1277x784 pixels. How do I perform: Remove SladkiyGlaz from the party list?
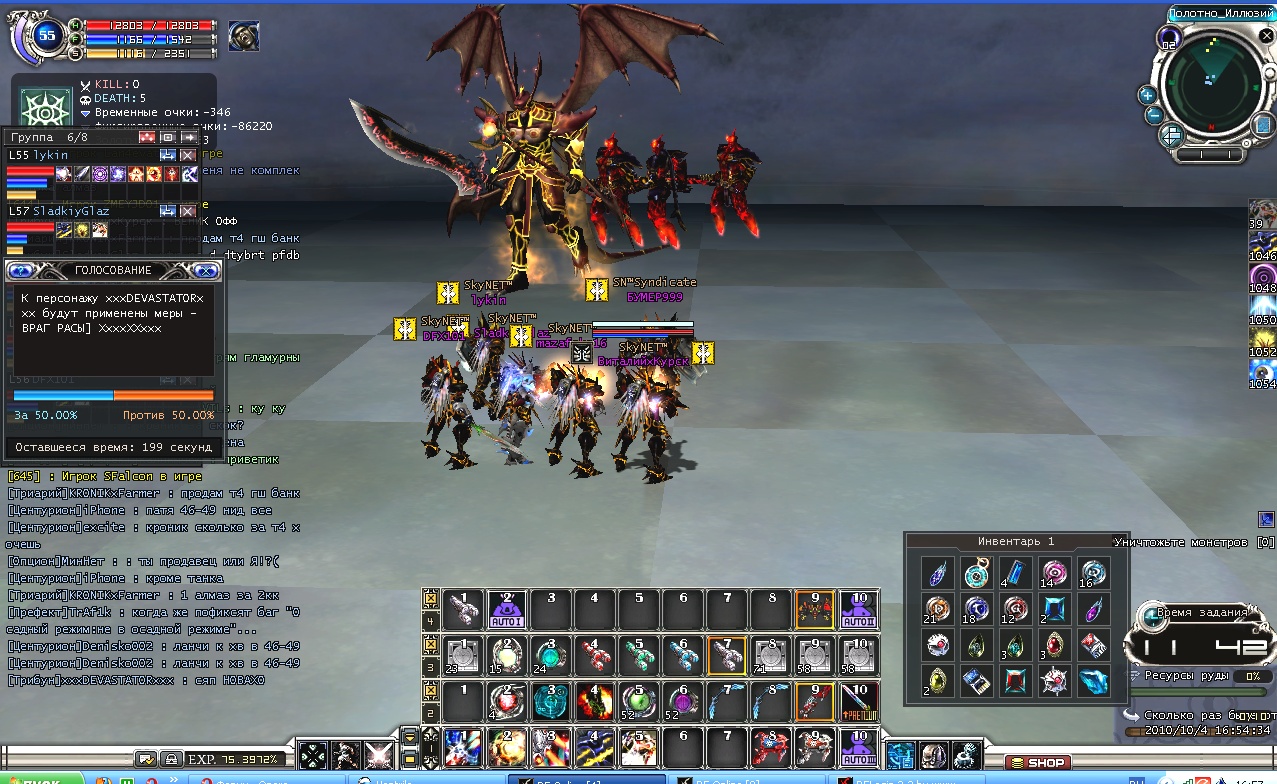coord(187,211)
